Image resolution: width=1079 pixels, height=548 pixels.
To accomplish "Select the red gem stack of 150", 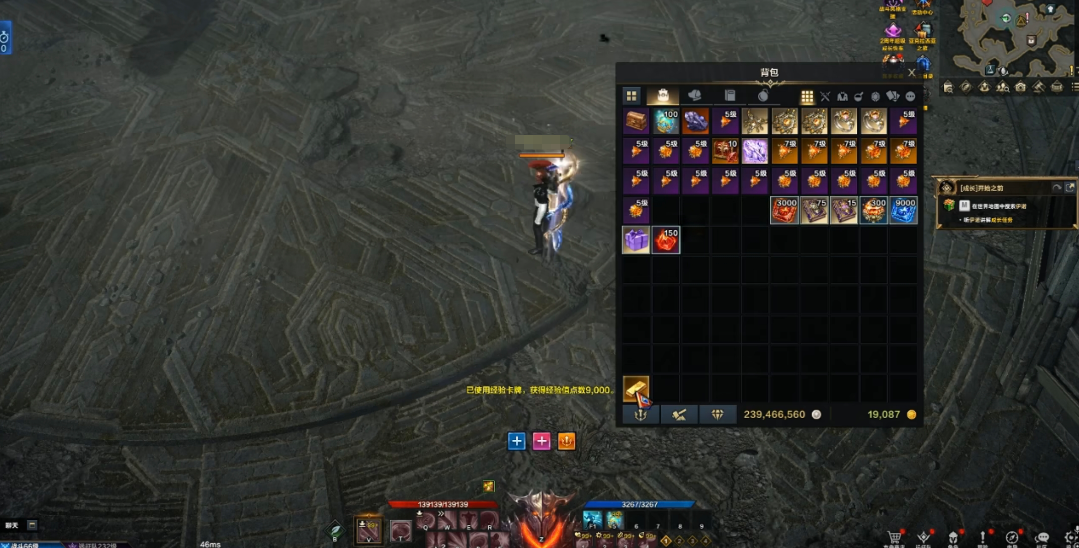I will click(x=666, y=240).
